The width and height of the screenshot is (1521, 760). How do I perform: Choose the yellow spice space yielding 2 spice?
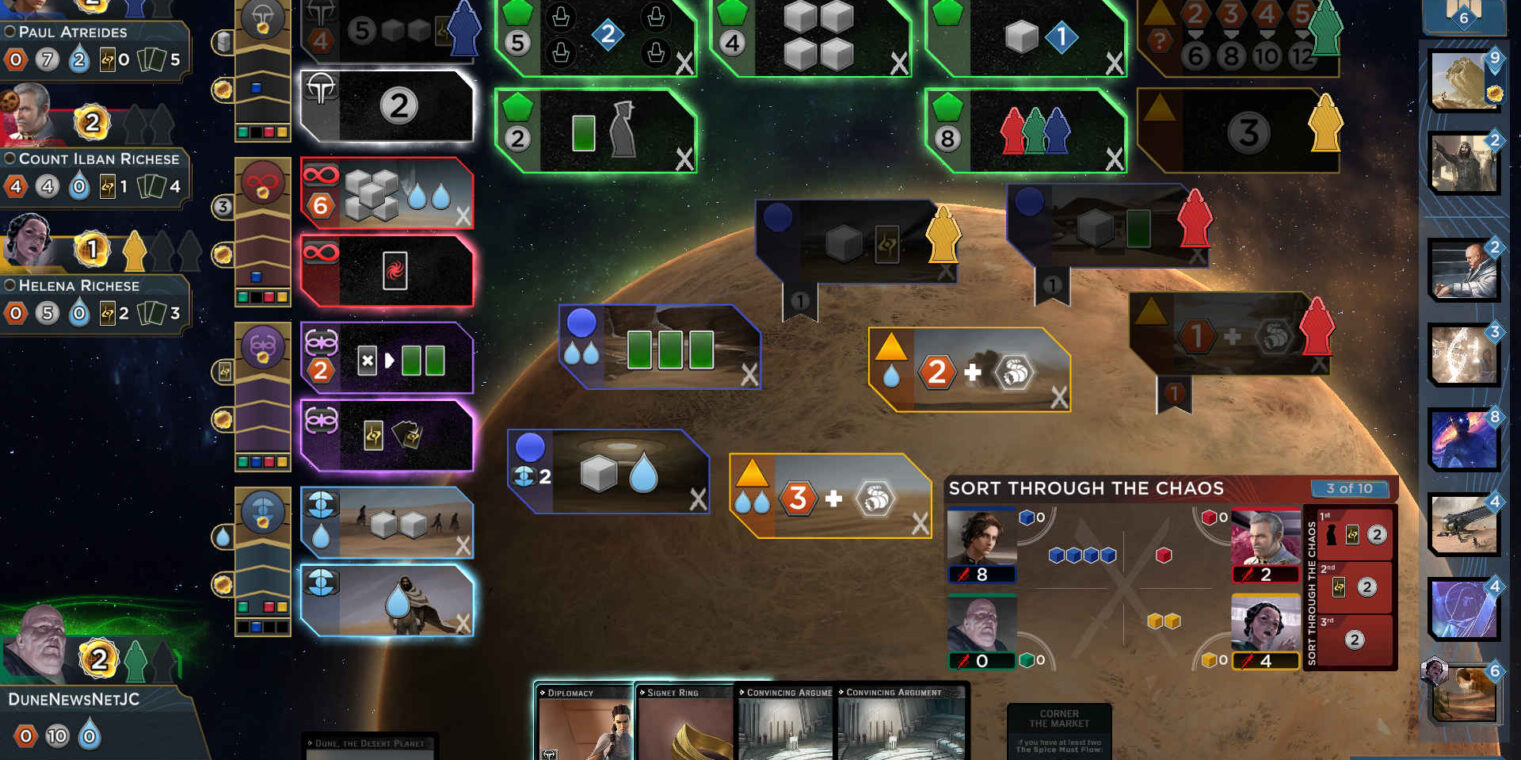click(968, 371)
